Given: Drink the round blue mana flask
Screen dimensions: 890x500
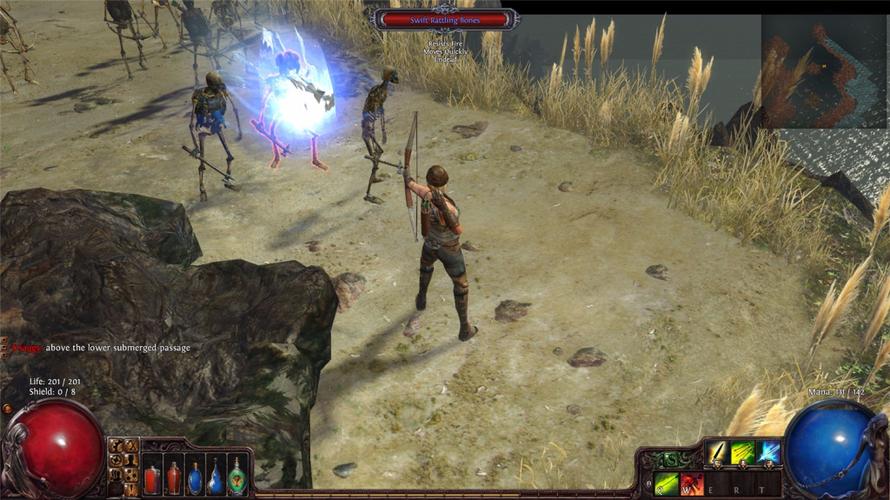Looking at the screenshot, I should point(195,478).
